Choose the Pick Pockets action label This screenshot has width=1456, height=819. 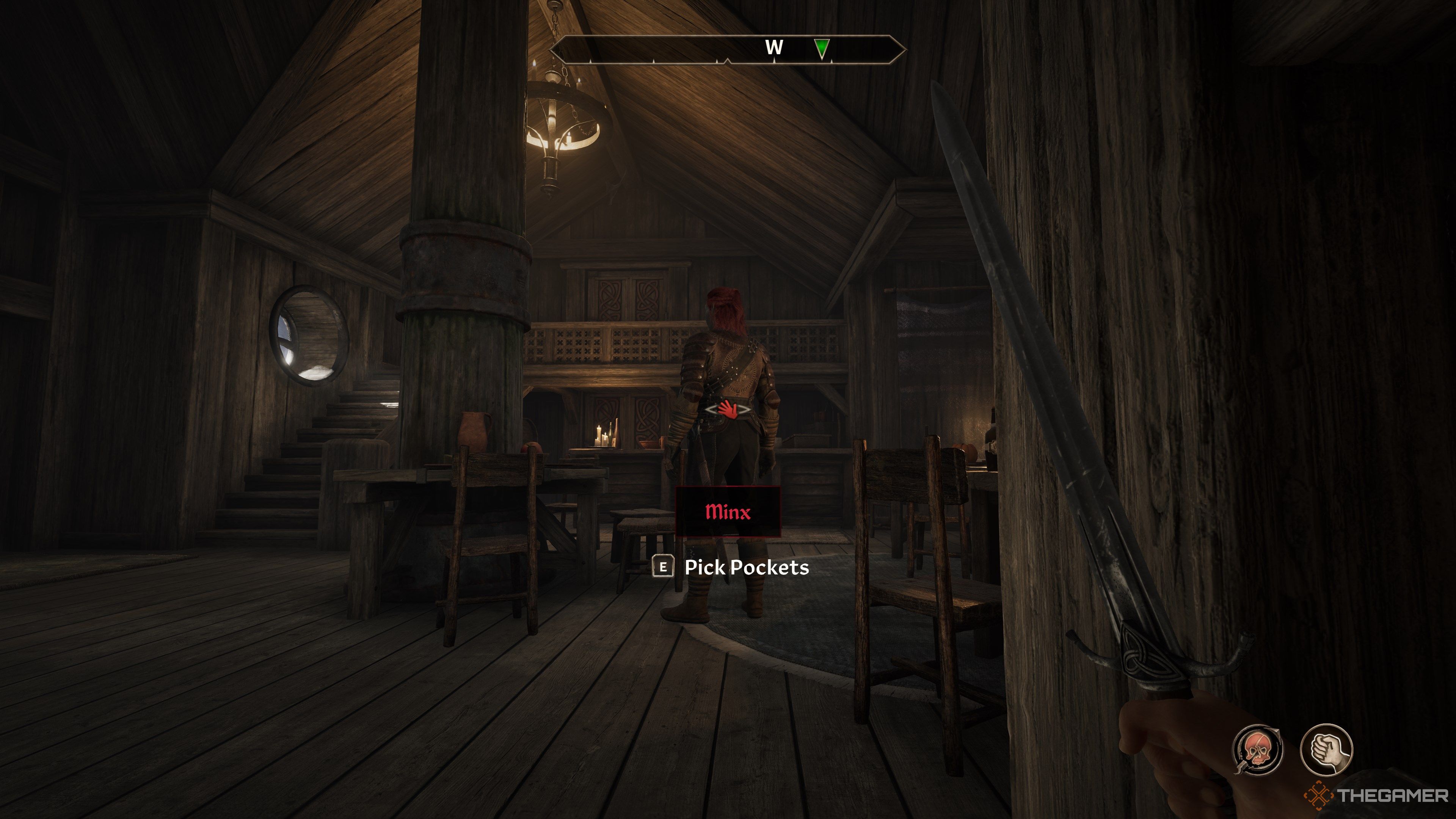coord(746,567)
